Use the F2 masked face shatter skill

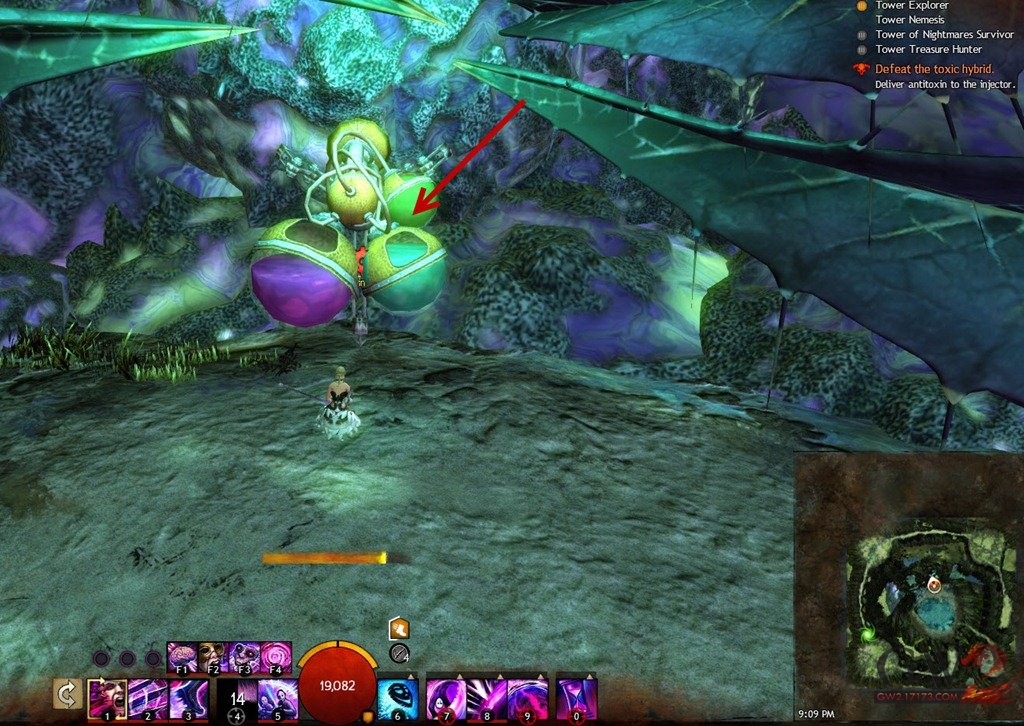(x=210, y=655)
